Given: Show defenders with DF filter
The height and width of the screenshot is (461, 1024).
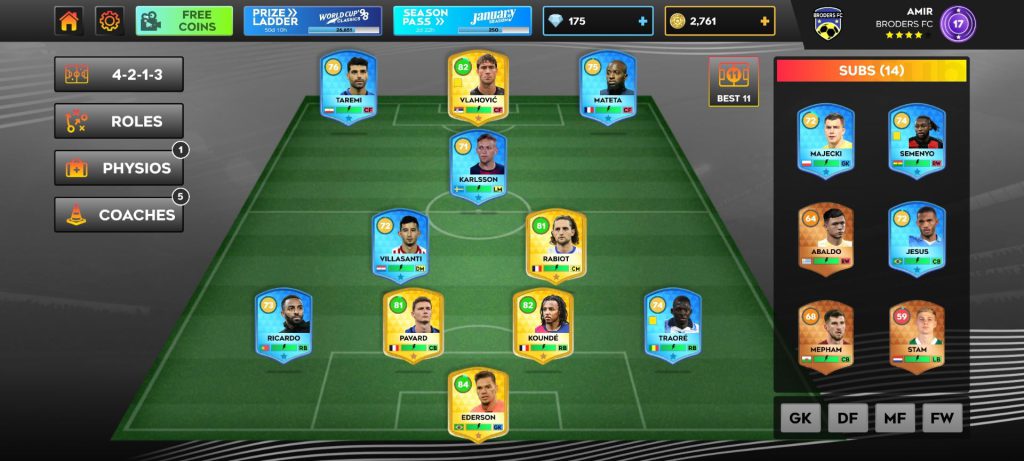Looking at the screenshot, I should [x=847, y=419].
